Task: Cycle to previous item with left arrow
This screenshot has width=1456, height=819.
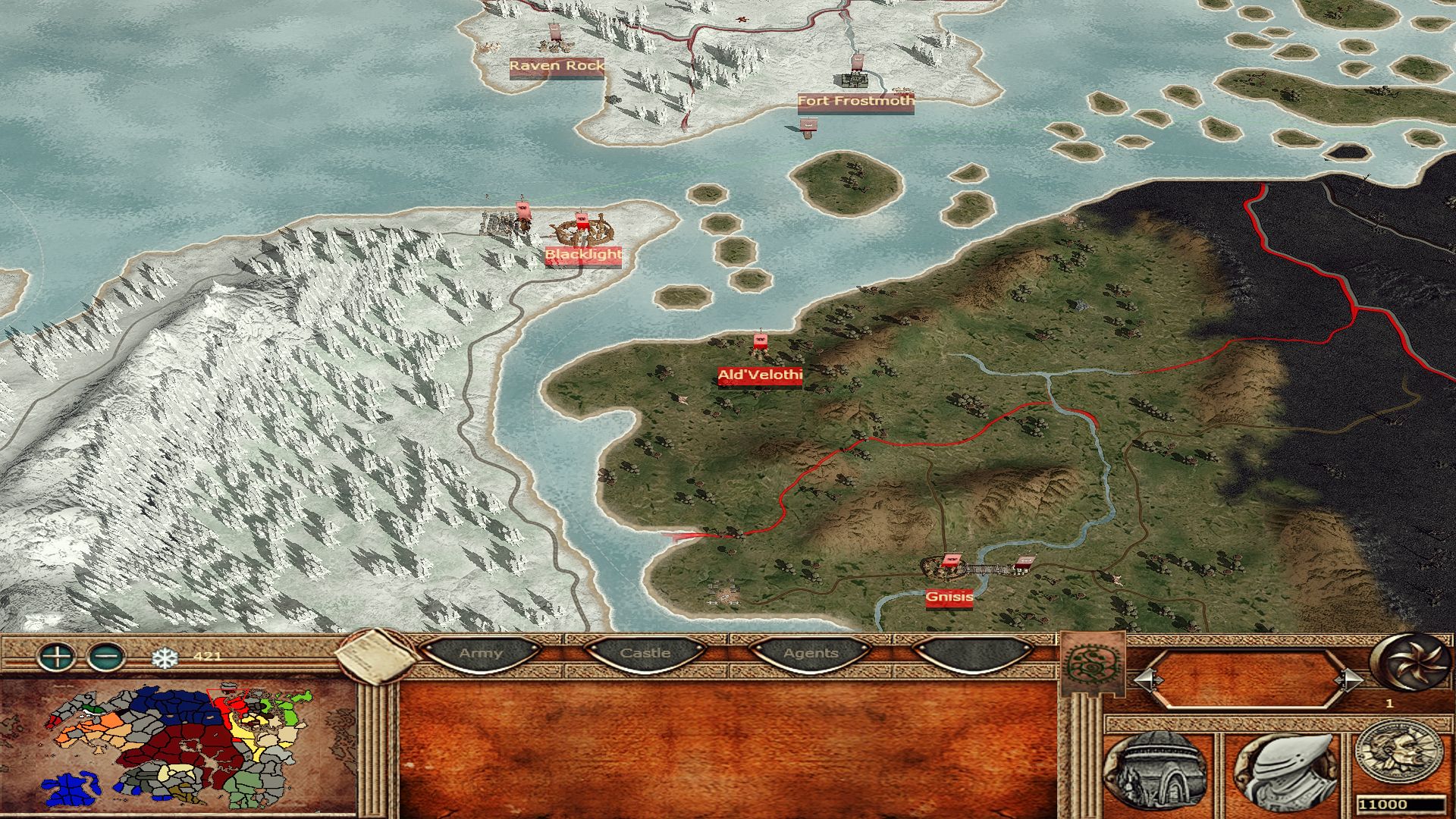Action: pos(1148,679)
